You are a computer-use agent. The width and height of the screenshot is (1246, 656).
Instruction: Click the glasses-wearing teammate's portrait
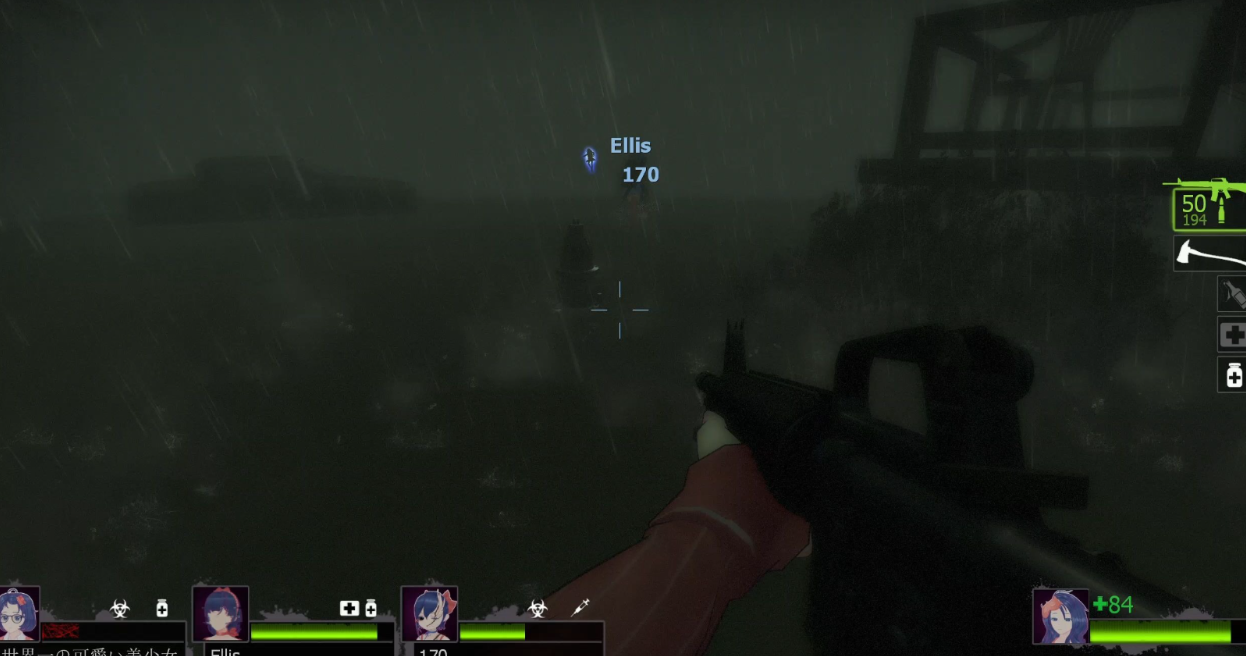19,613
